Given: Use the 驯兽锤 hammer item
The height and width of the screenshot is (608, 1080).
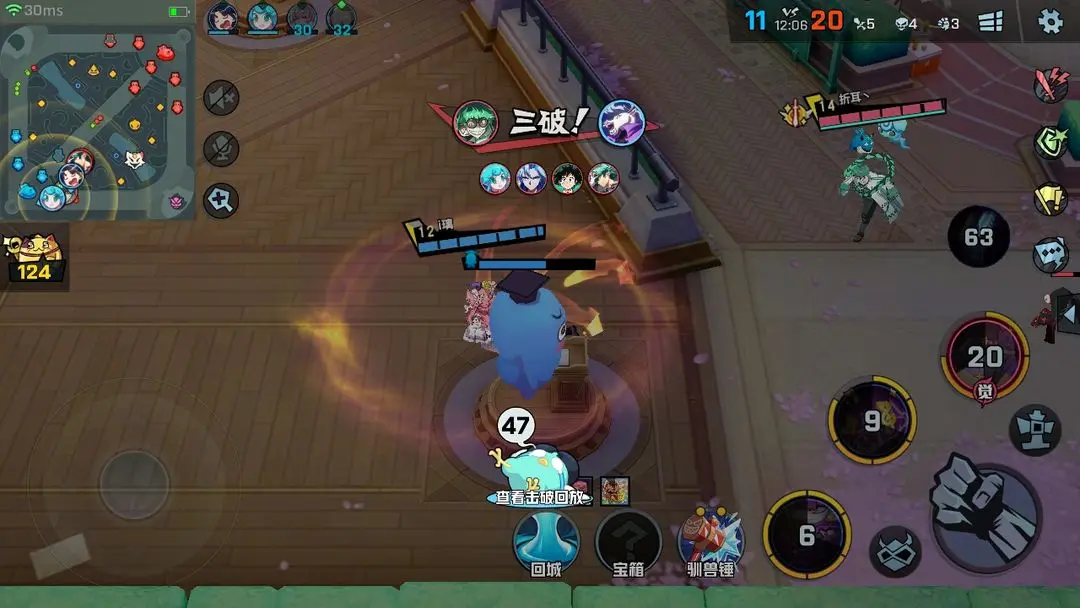Looking at the screenshot, I should click(x=711, y=543).
